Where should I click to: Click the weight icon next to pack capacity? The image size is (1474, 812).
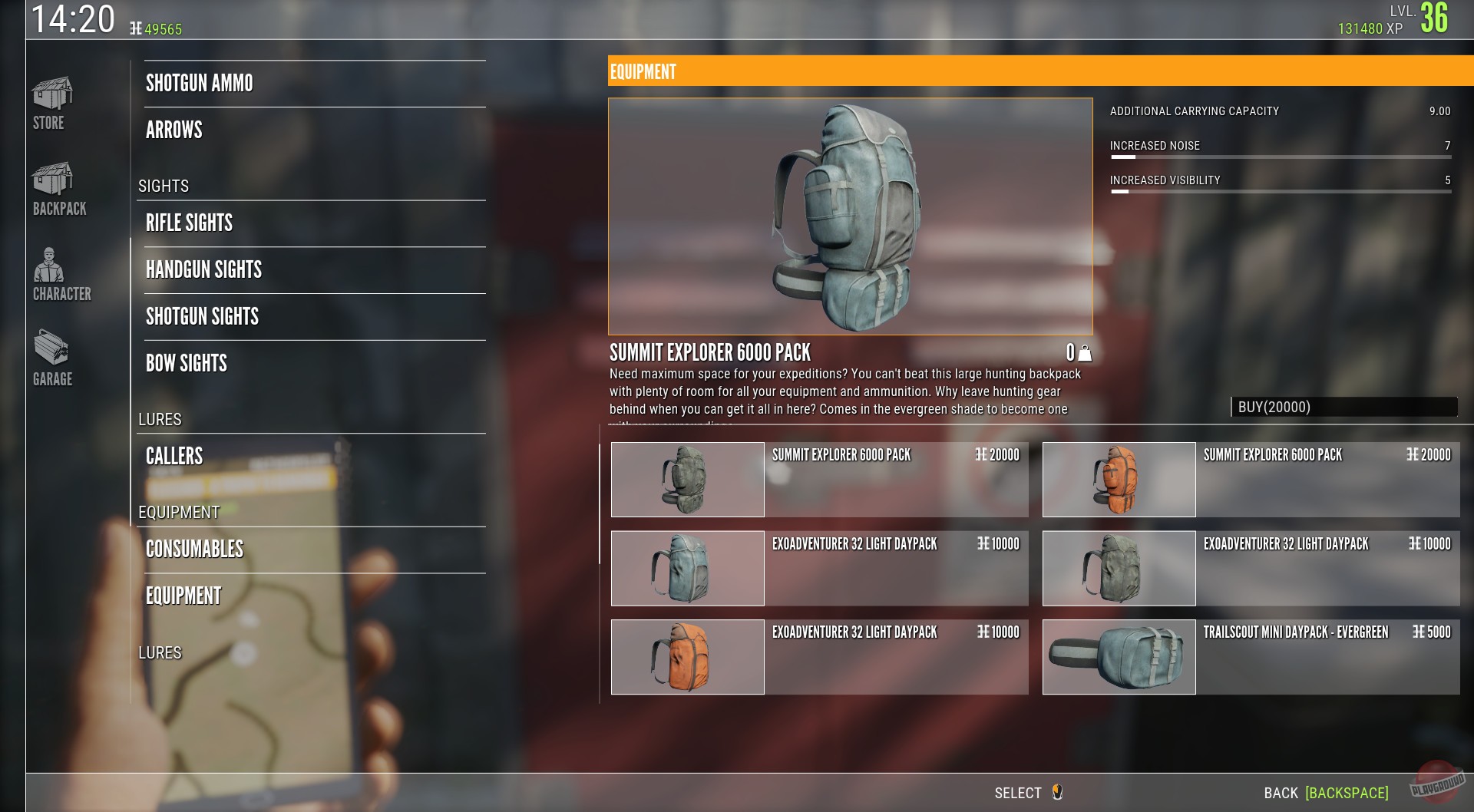(x=1085, y=354)
